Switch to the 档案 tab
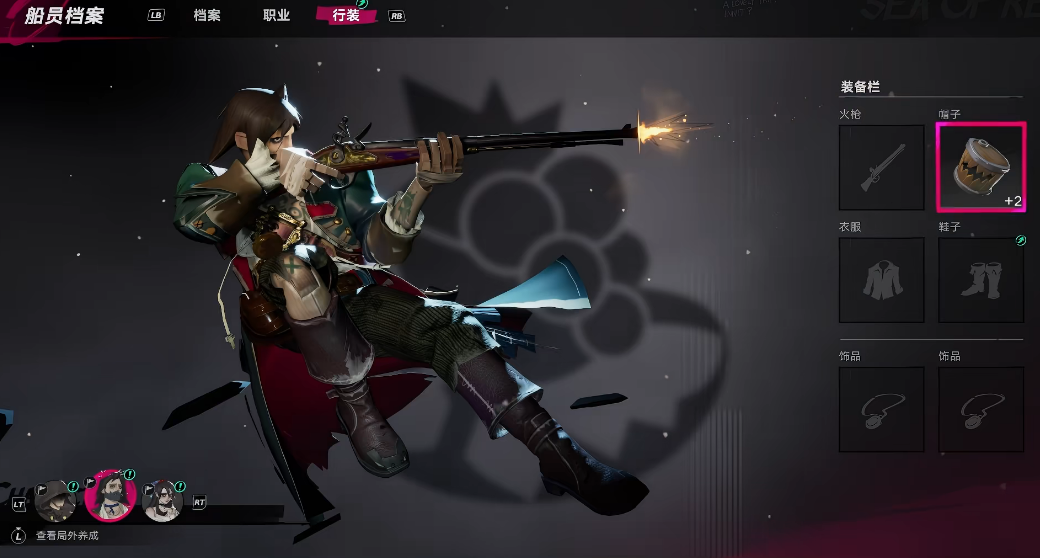 (x=207, y=16)
